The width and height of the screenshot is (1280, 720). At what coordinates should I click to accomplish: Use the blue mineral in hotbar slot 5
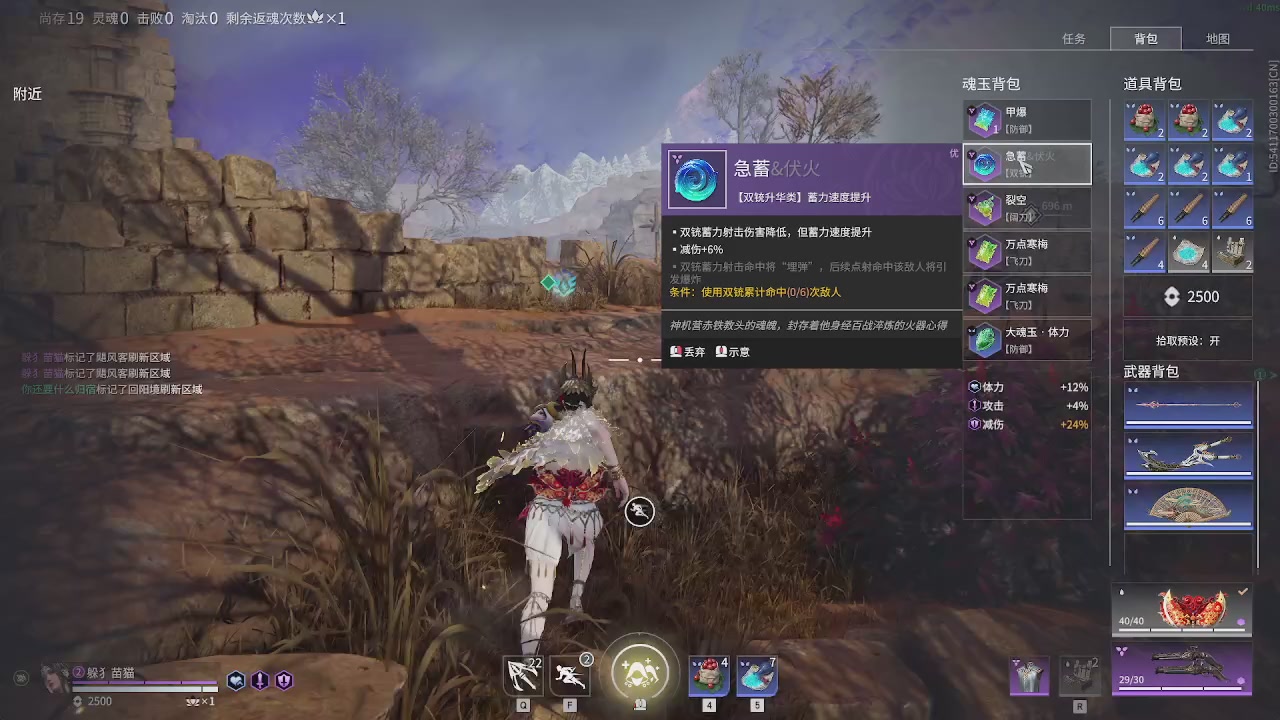pyautogui.click(x=757, y=676)
